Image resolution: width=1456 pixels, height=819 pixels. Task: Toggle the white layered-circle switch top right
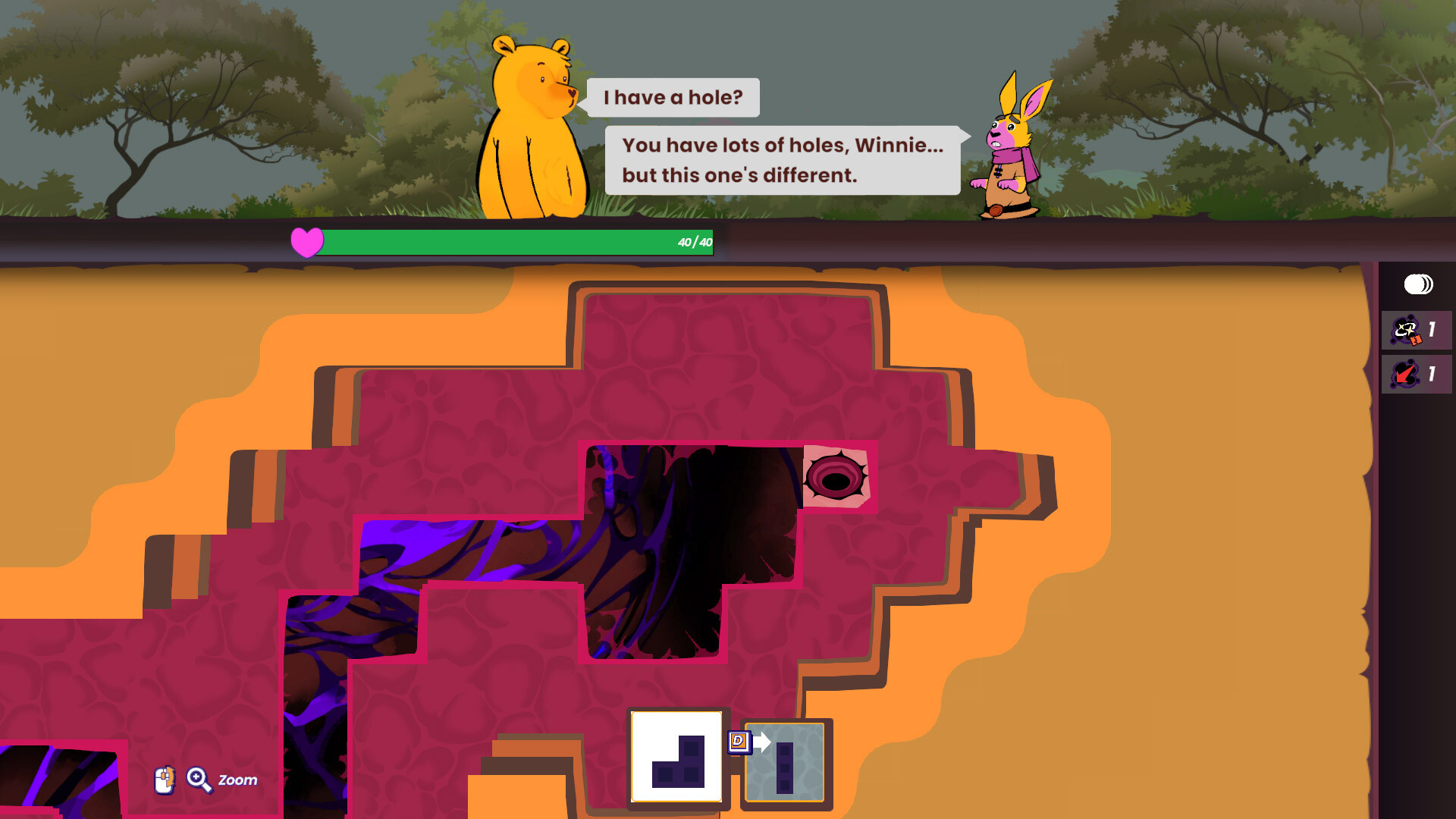[1417, 284]
